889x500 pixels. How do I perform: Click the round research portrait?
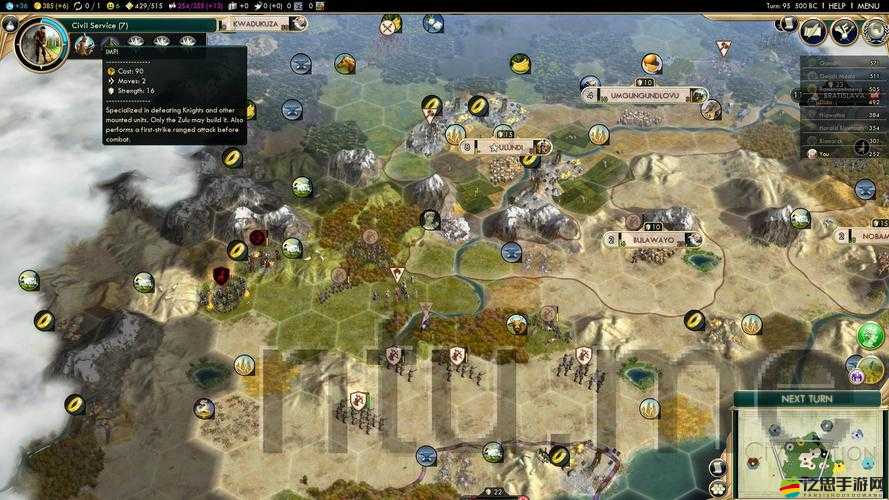(41, 41)
